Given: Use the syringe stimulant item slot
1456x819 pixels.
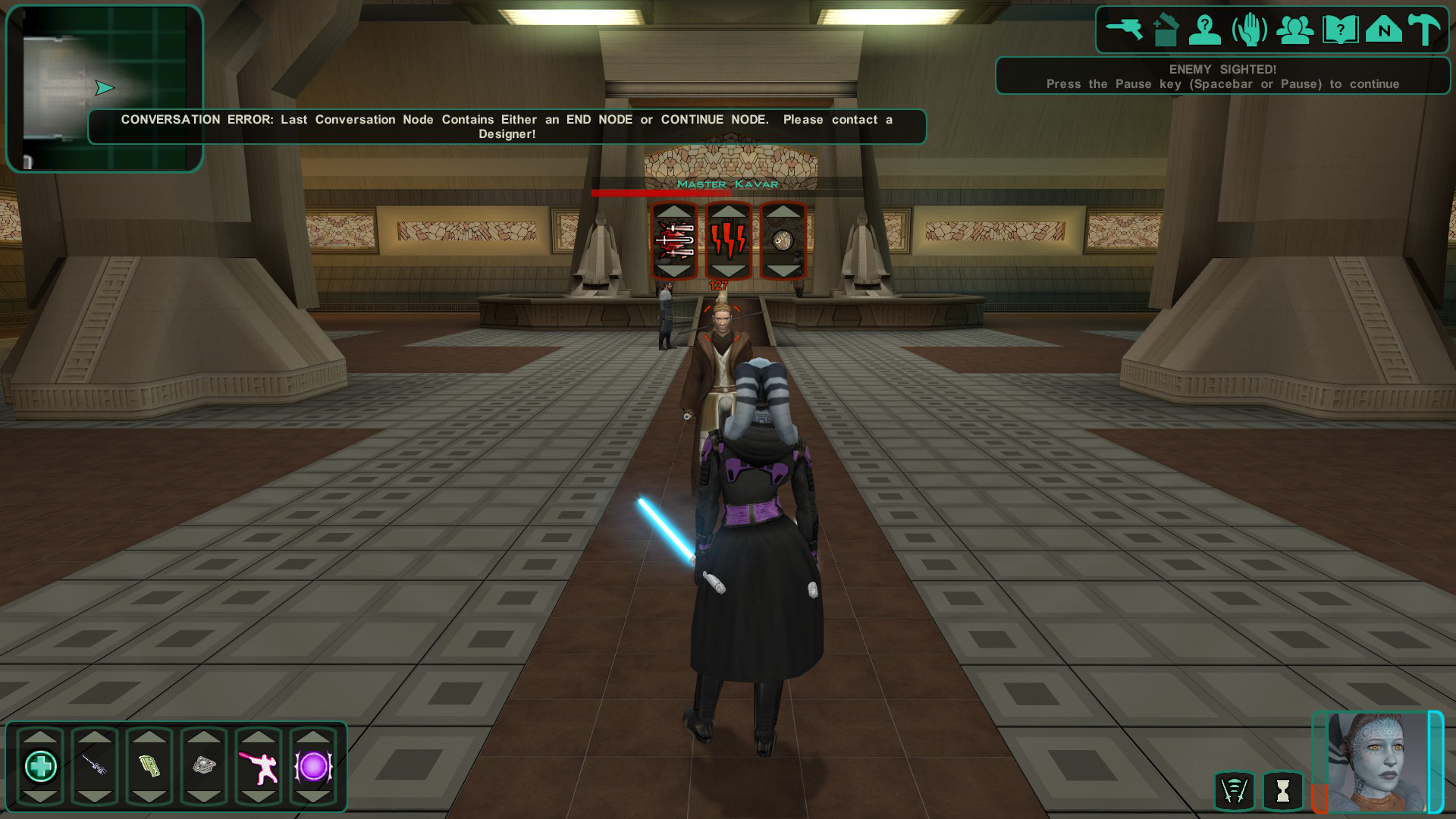Looking at the screenshot, I should pyautogui.click(x=95, y=767).
